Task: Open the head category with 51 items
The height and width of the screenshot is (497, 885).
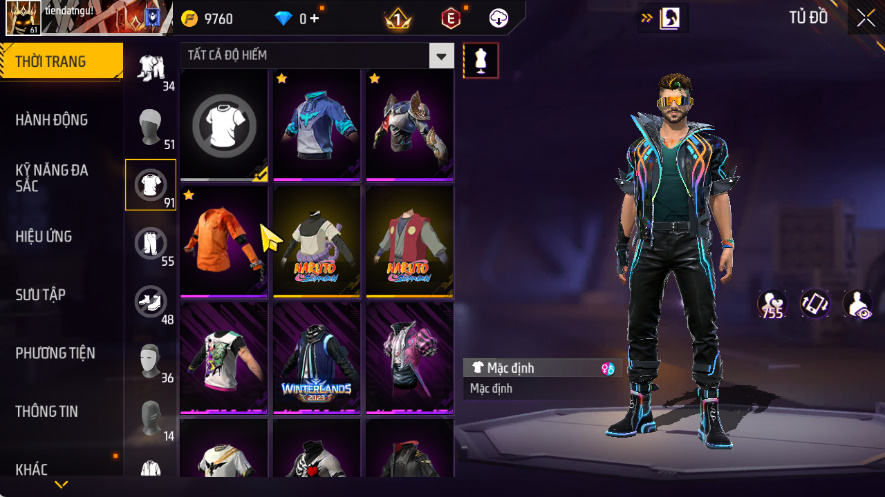Action: [x=150, y=126]
